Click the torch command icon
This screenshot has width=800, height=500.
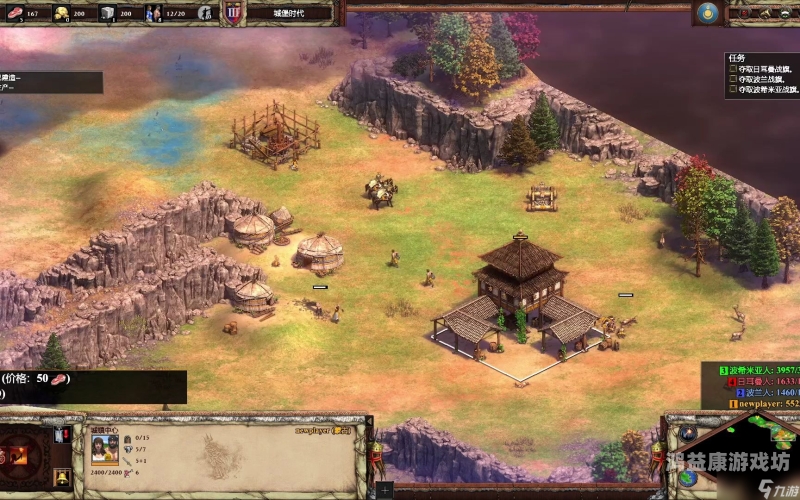coord(20,455)
